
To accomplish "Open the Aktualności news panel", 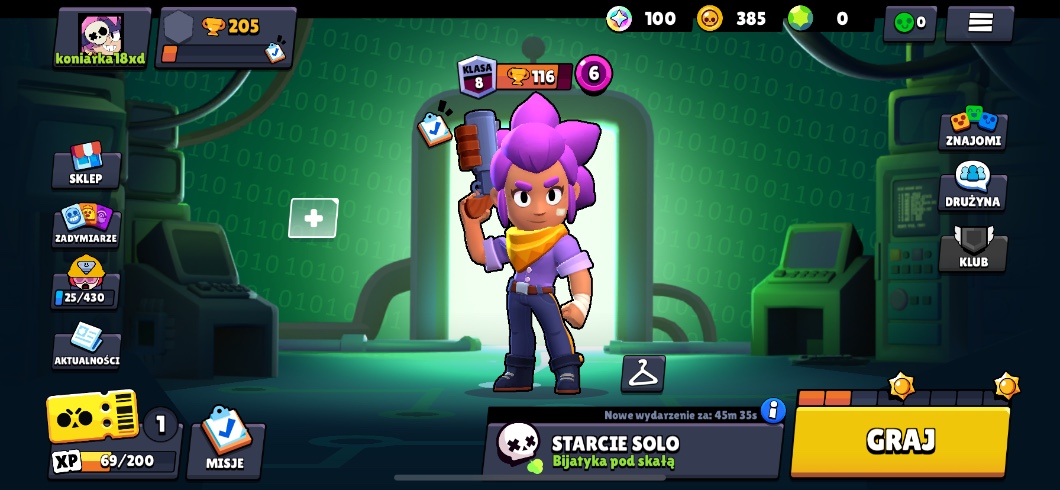I will tap(87, 347).
